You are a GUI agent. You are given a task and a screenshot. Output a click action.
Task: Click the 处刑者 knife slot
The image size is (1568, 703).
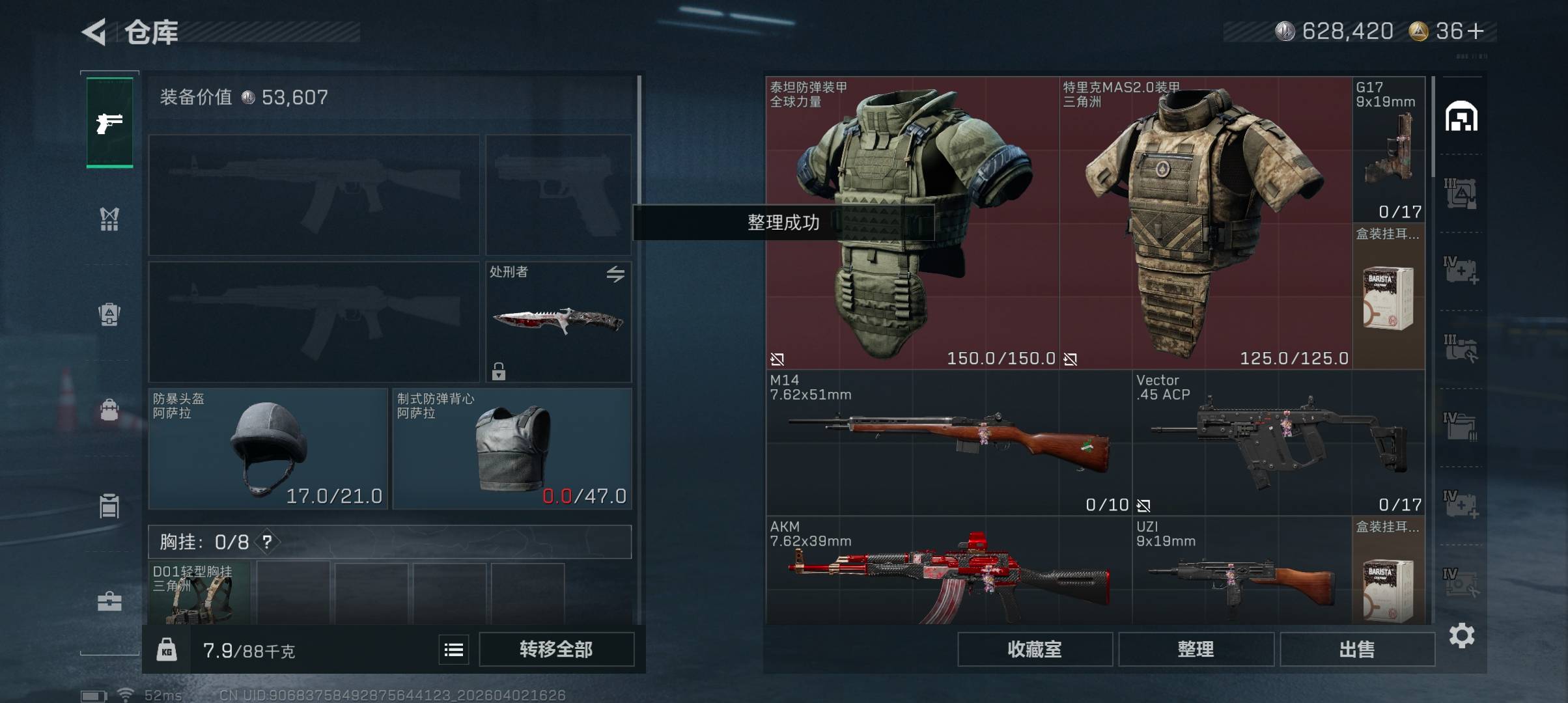pyautogui.click(x=558, y=322)
